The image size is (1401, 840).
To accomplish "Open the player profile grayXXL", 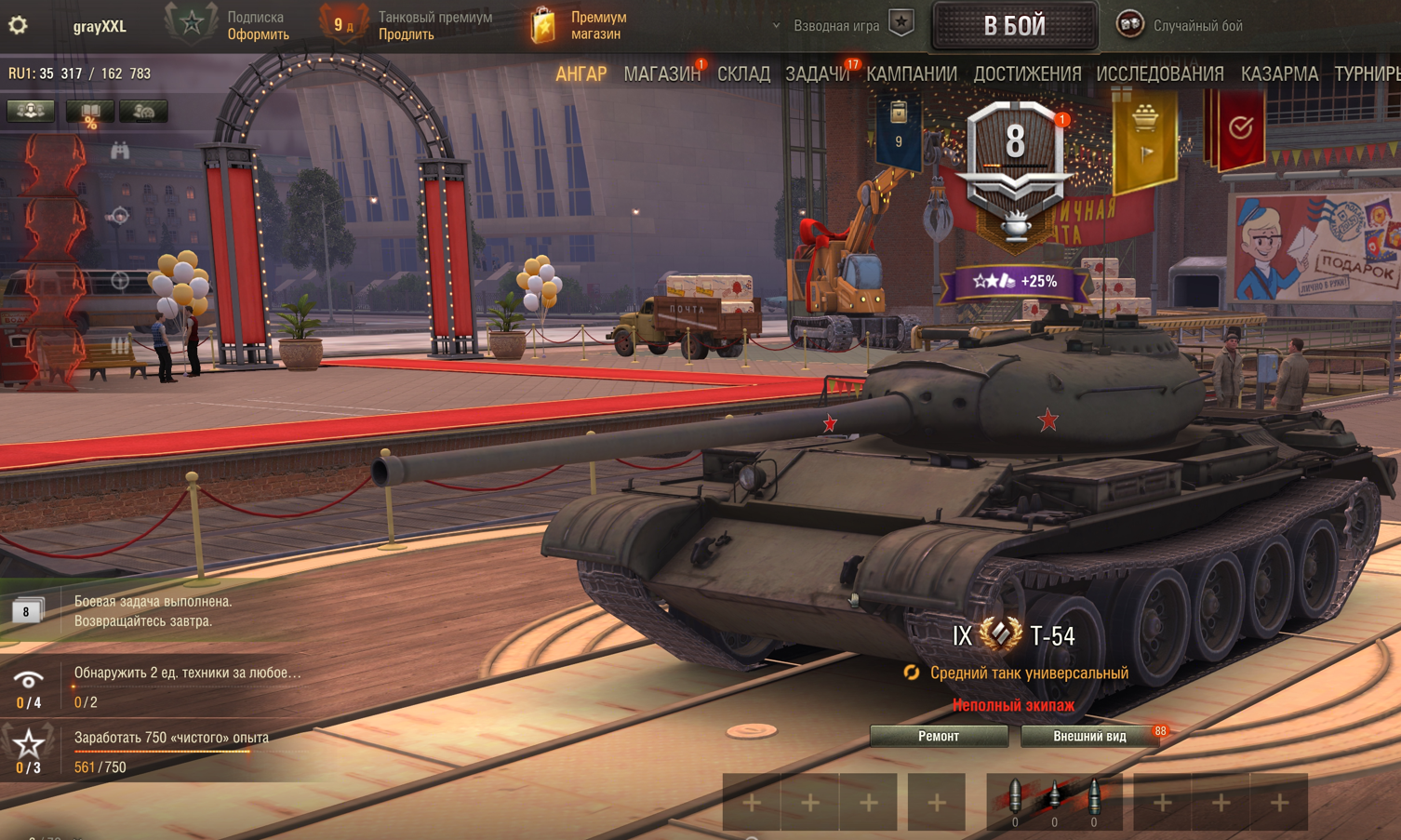I will pos(100,26).
